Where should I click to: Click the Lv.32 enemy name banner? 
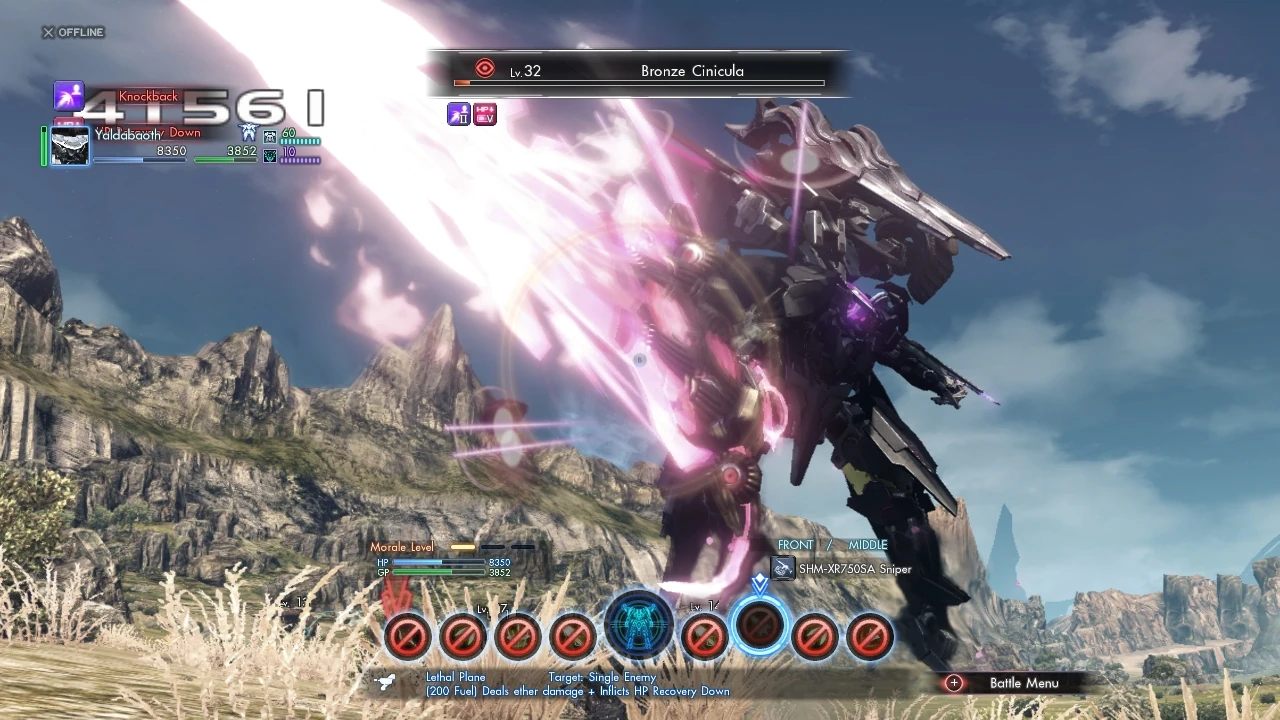coord(640,70)
